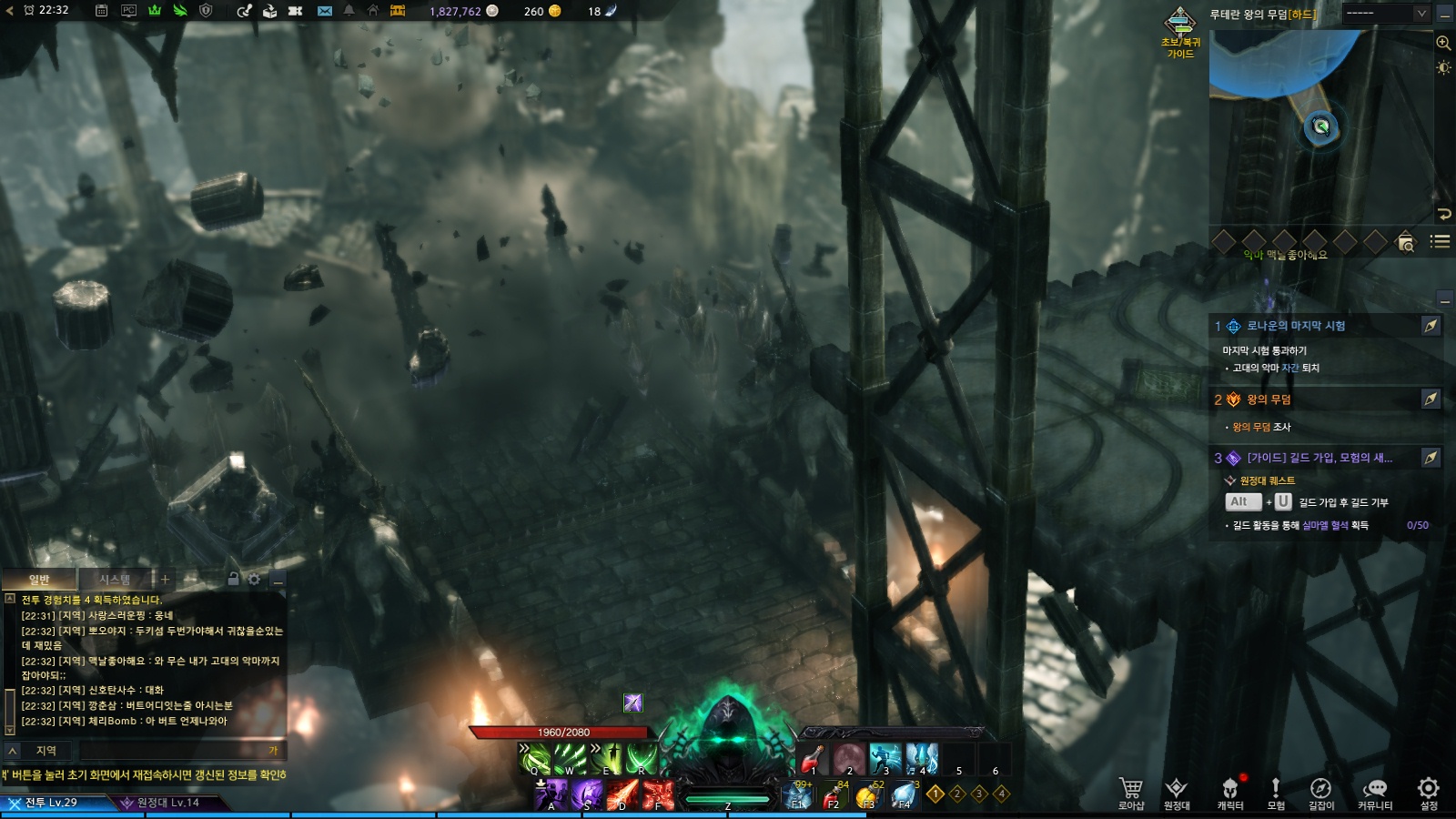Viewport: 1456px width, 819px height.
Task: Open the calendar icon in the top bar
Action: pos(102,11)
